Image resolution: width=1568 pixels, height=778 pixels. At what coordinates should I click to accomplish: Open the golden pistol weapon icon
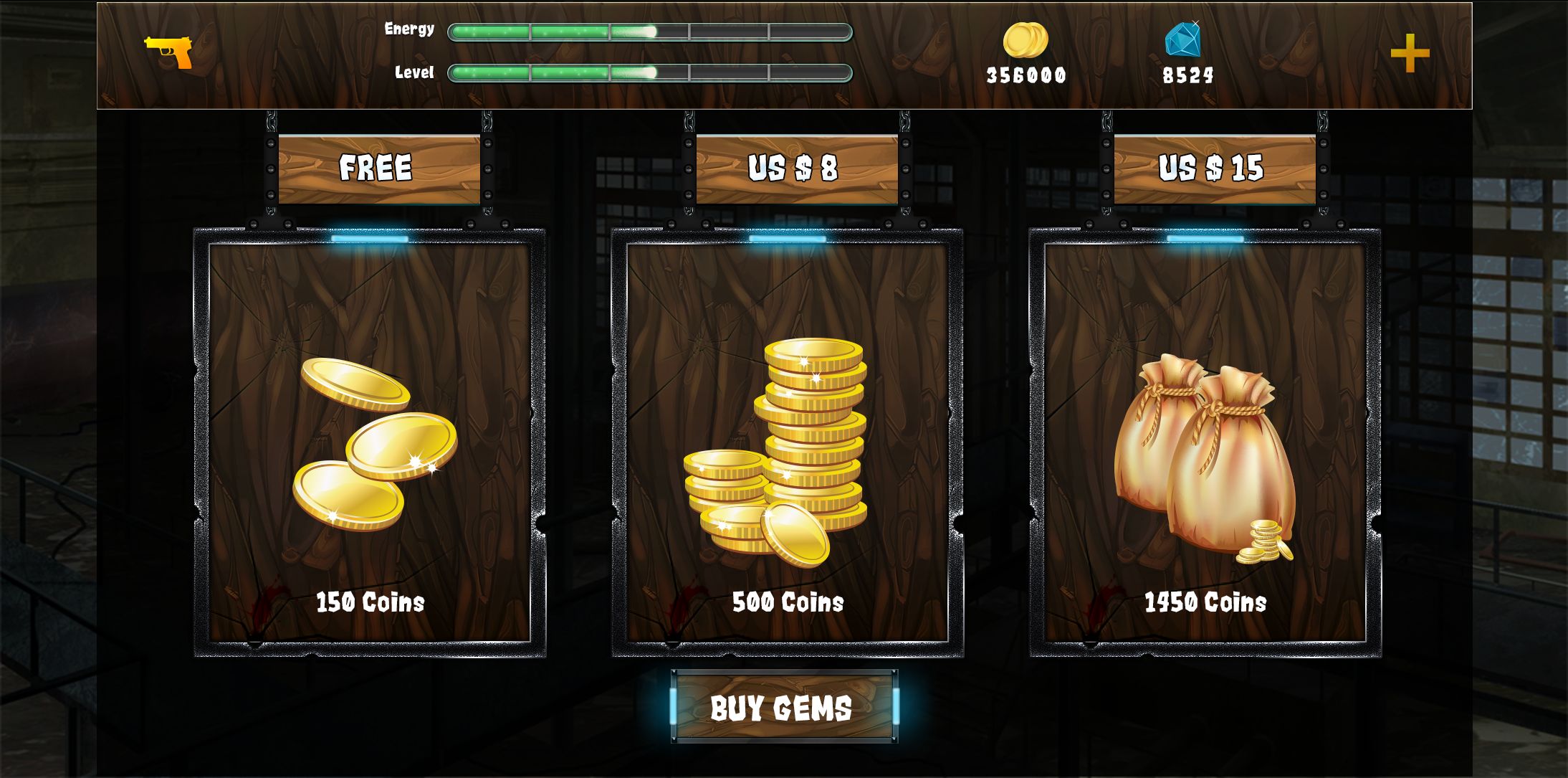coord(169,52)
